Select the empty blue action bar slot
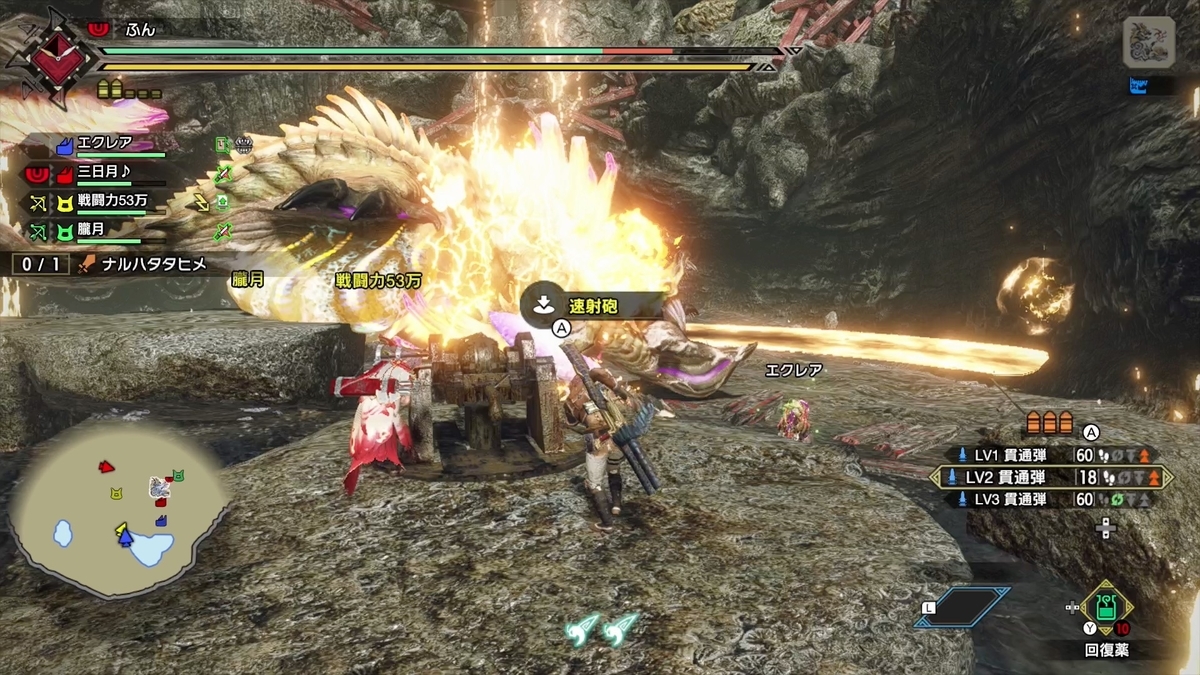Image resolution: width=1200 pixels, height=675 pixels. pos(960,606)
